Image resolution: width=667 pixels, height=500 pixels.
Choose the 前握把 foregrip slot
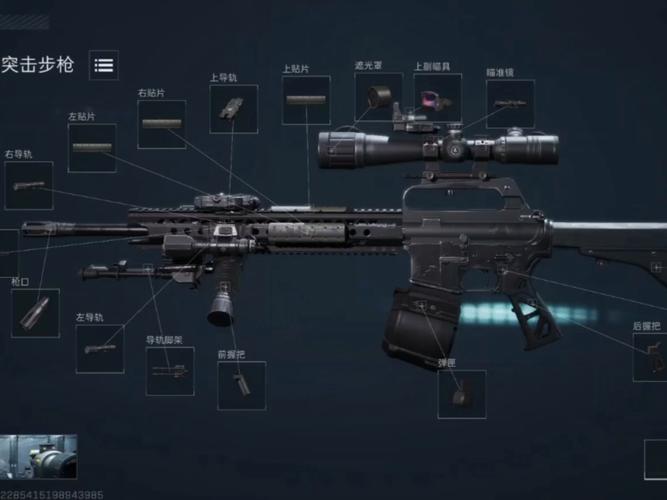(x=242, y=385)
